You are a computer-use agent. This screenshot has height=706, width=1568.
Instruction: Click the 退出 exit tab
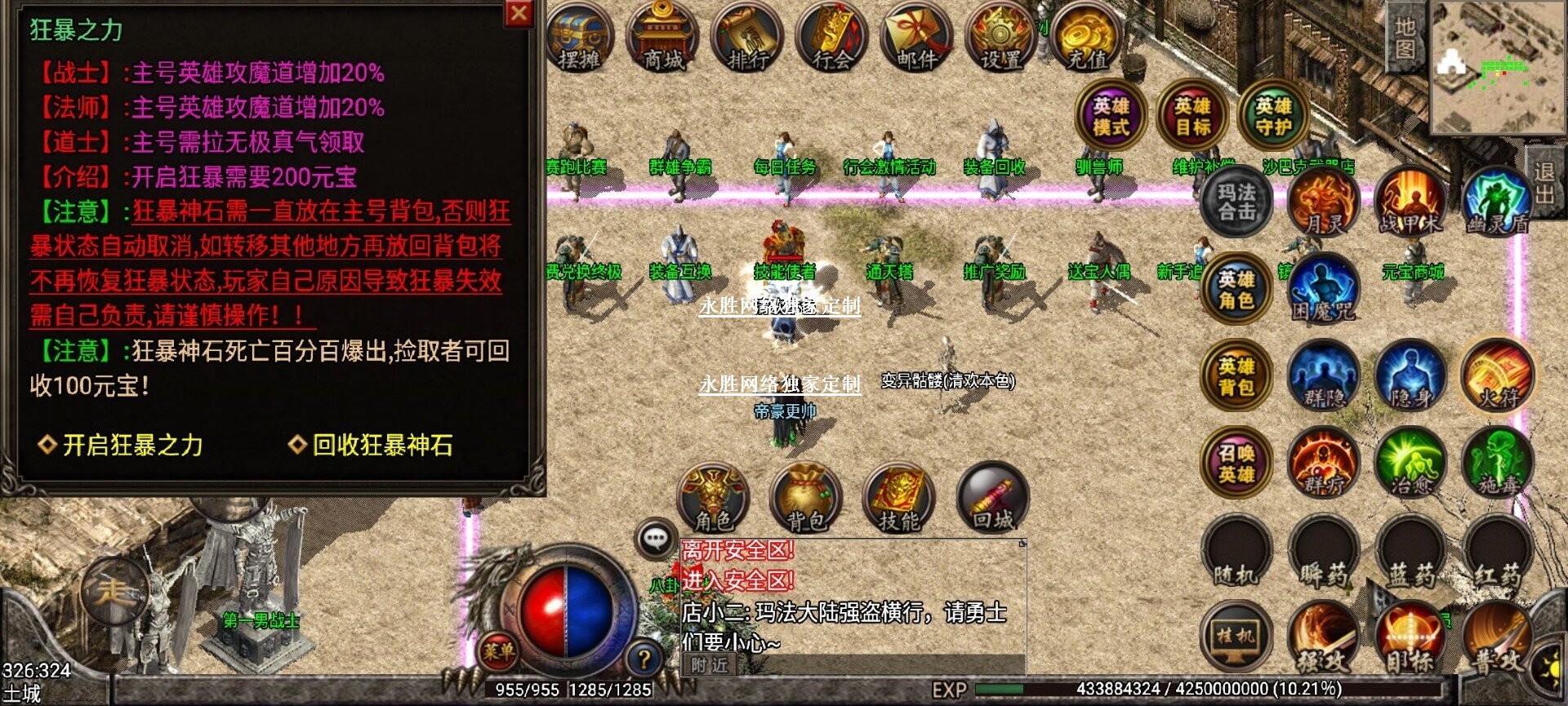[x=1543, y=183]
